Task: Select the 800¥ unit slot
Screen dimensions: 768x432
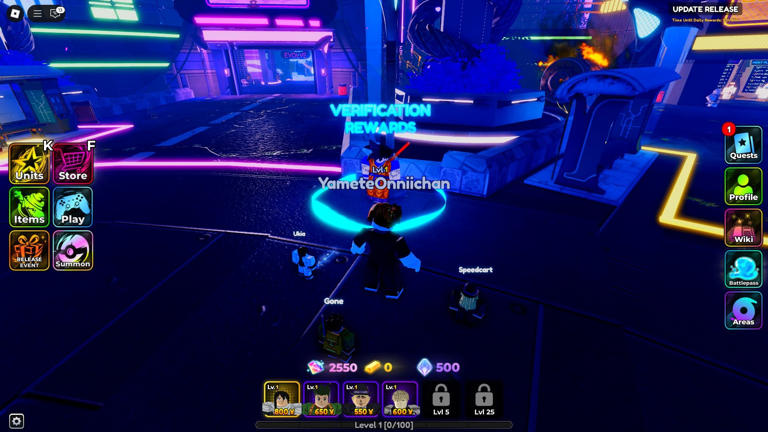Action: 282,399
